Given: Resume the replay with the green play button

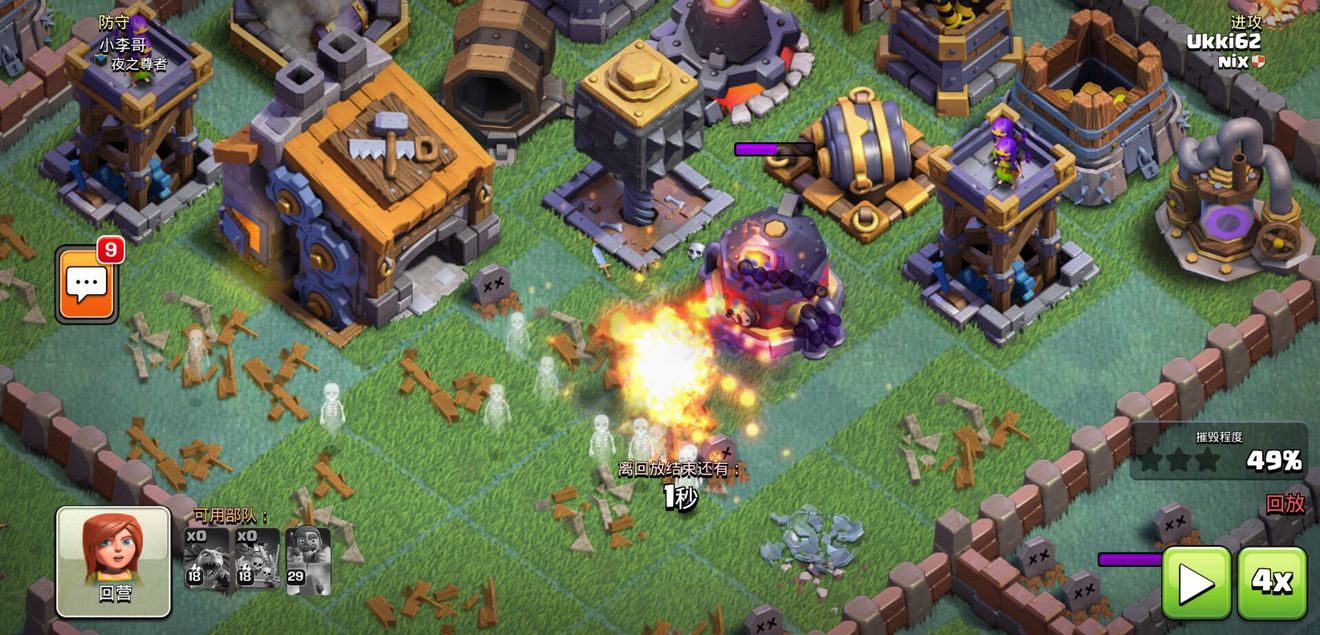Looking at the screenshot, I should pos(1196,583).
